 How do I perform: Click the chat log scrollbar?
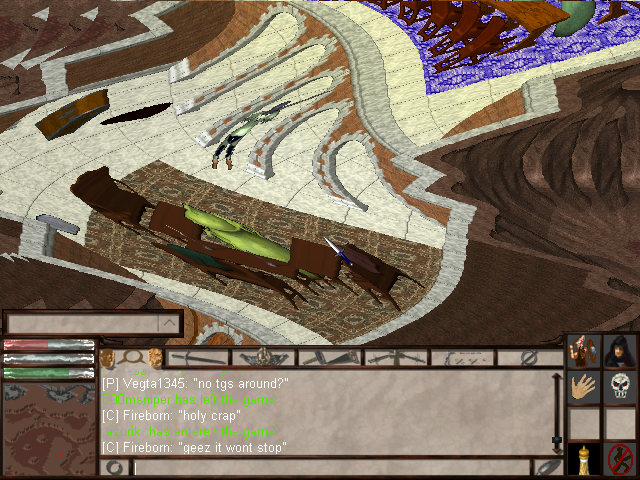(557, 412)
